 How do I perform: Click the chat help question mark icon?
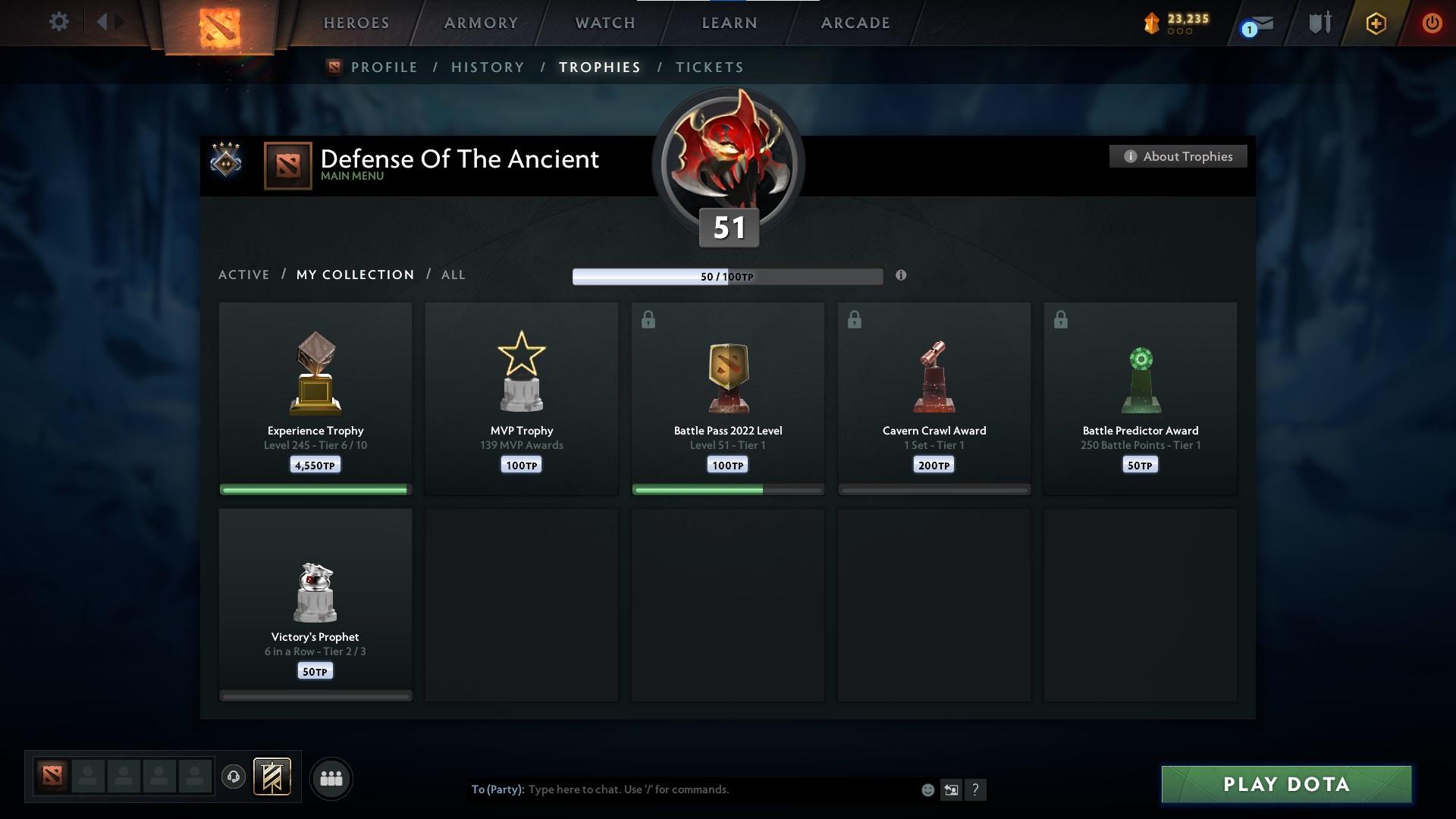977,789
